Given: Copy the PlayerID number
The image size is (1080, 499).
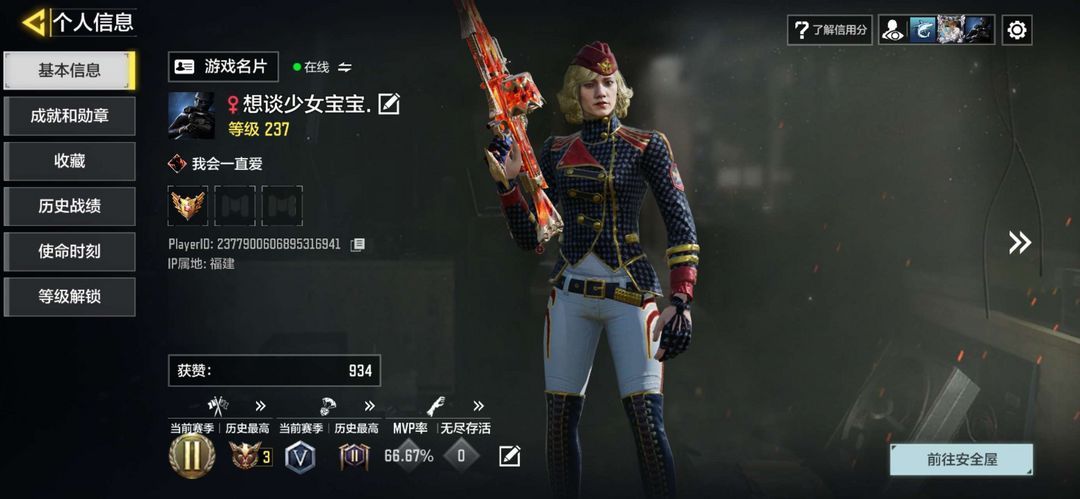Looking at the screenshot, I should click(357, 244).
